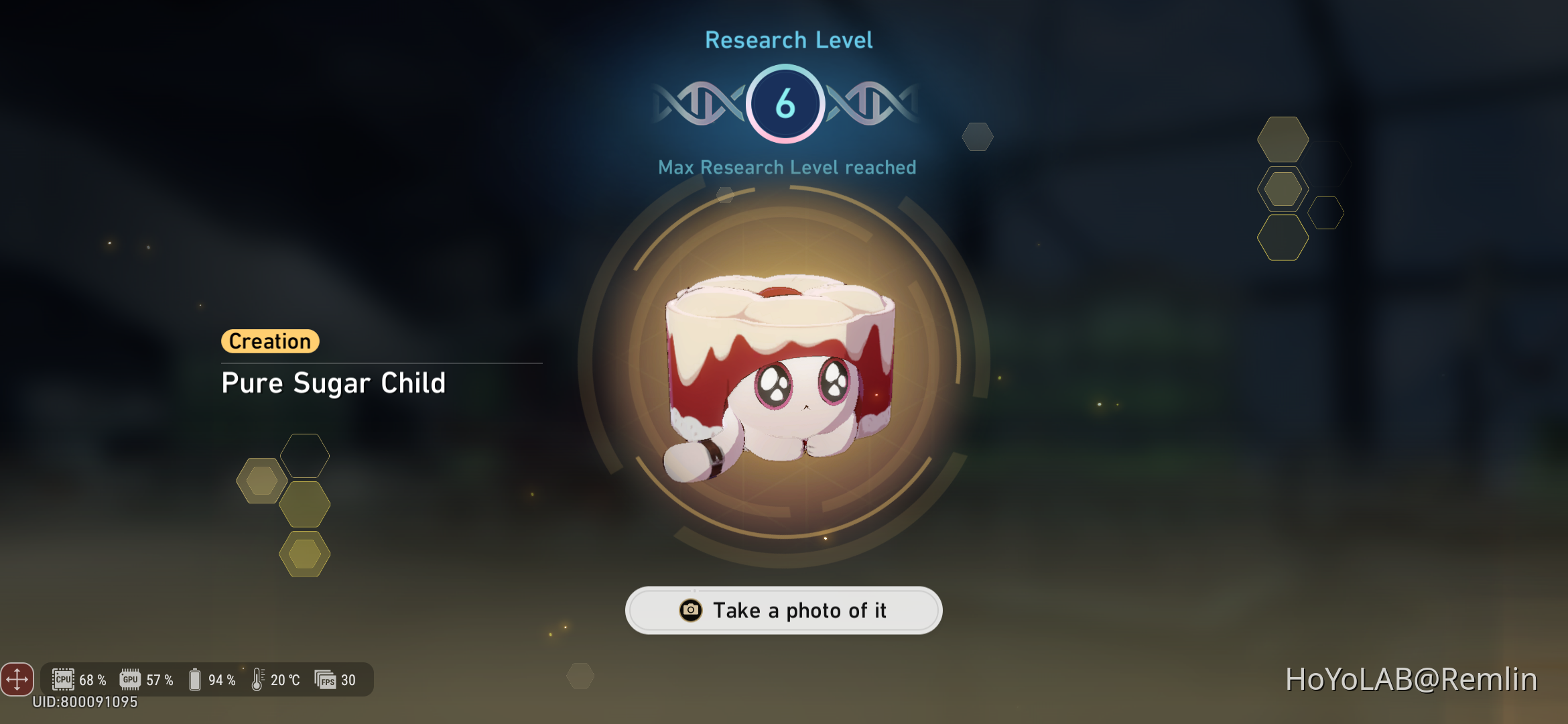
Task: Click the FPS counter icon
Action: [326, 679]
